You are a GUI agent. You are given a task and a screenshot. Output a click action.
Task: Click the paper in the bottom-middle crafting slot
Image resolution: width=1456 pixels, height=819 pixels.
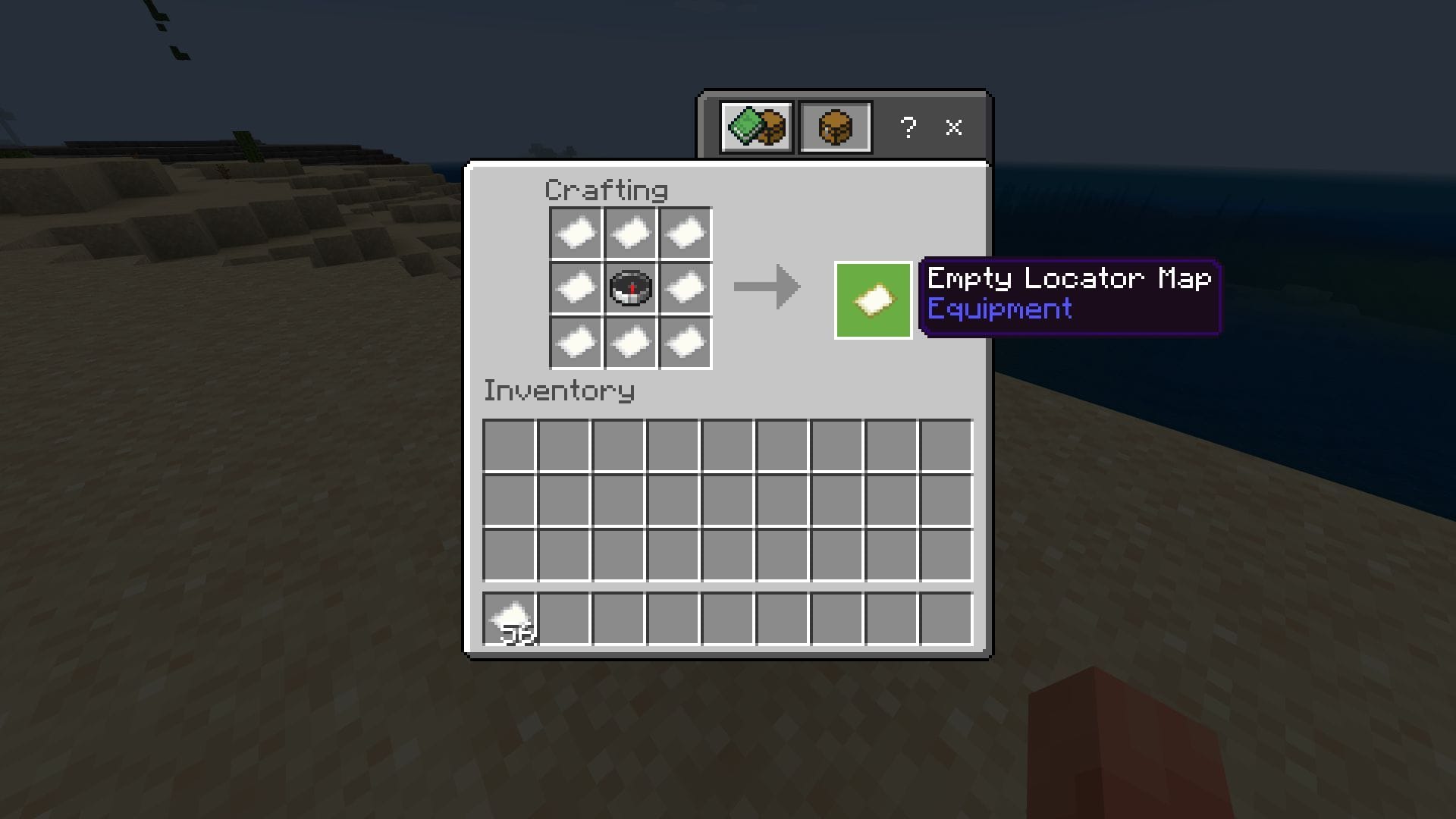point(629,343)
